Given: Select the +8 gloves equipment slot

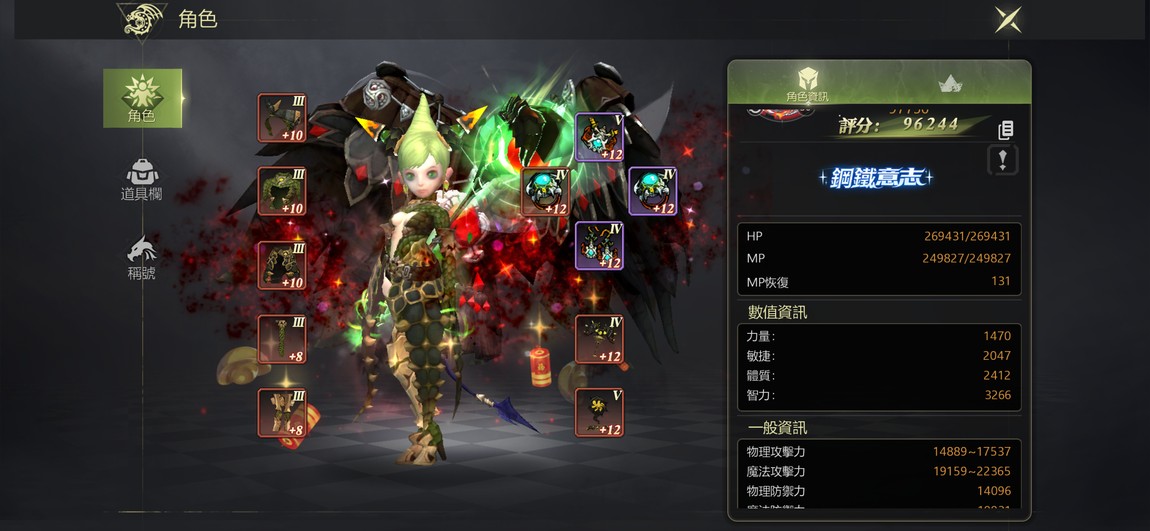Looking at the screenshot, I should point(282,339).
